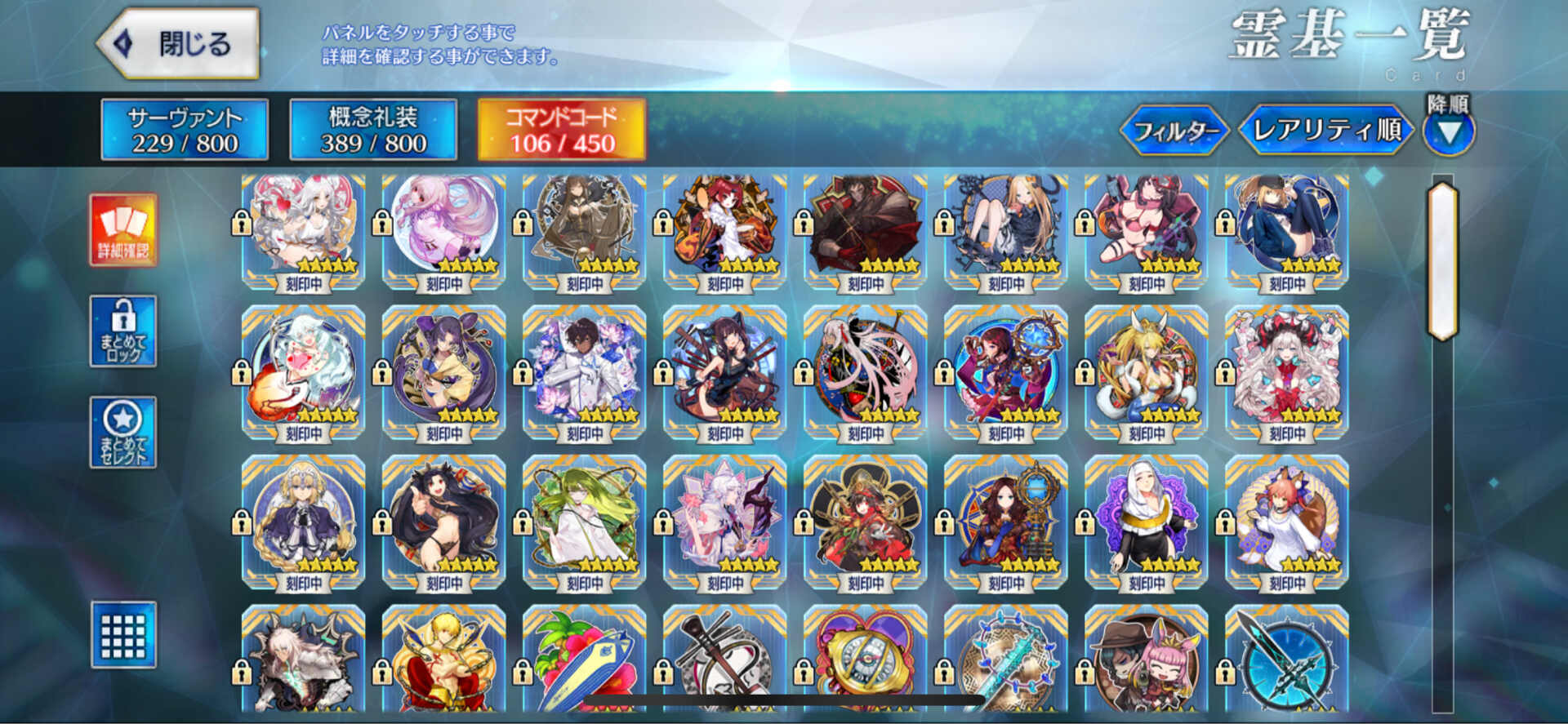
Task: Open the 概念礼装 Craft Essence tab
Action: (374, 131)
